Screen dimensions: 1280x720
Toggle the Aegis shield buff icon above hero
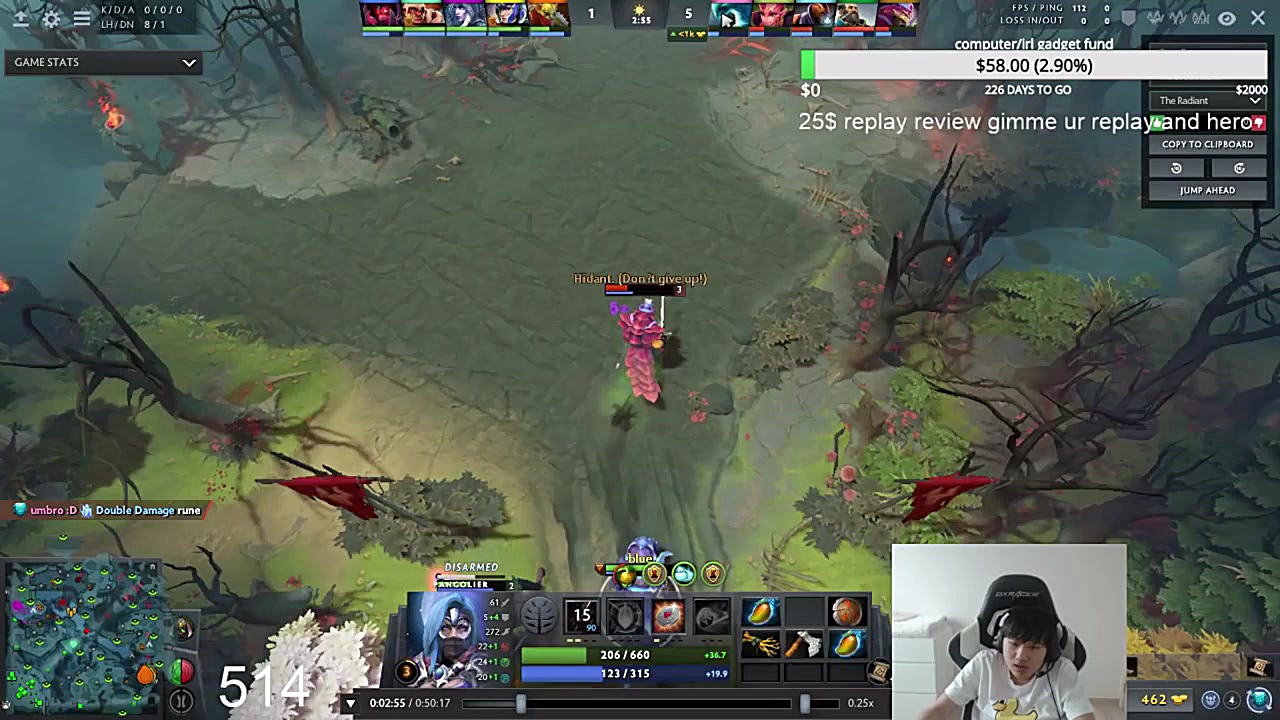653,573
